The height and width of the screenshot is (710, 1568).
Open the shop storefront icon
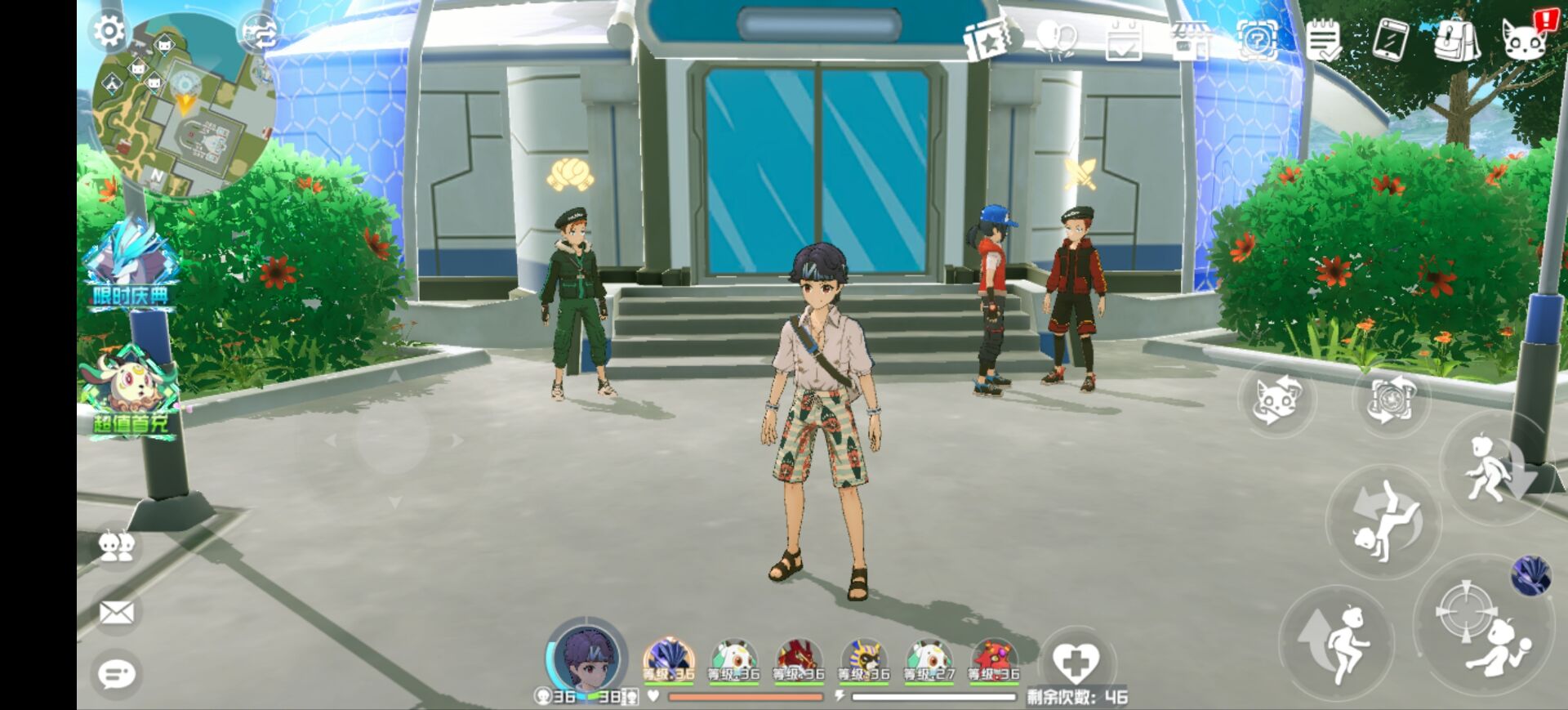(x=1190, y=38)
